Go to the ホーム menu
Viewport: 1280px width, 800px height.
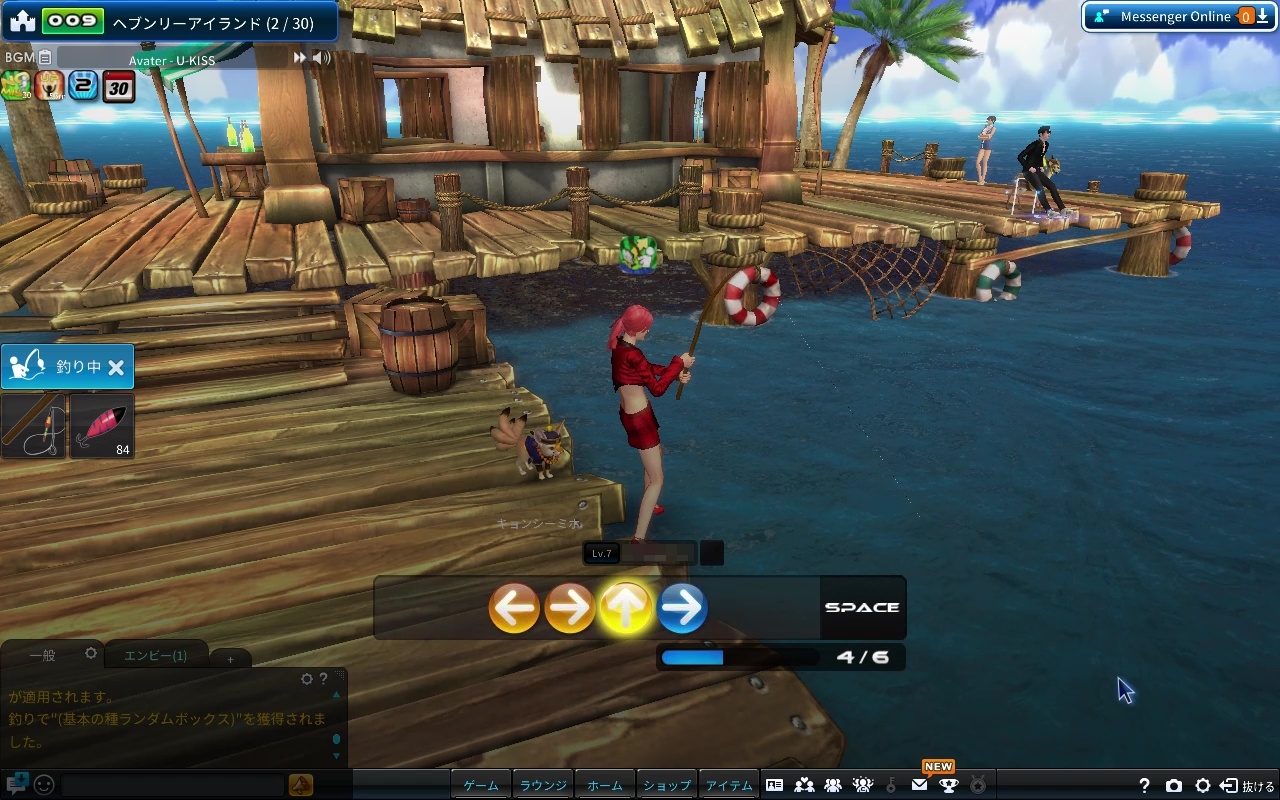[605, 785]
